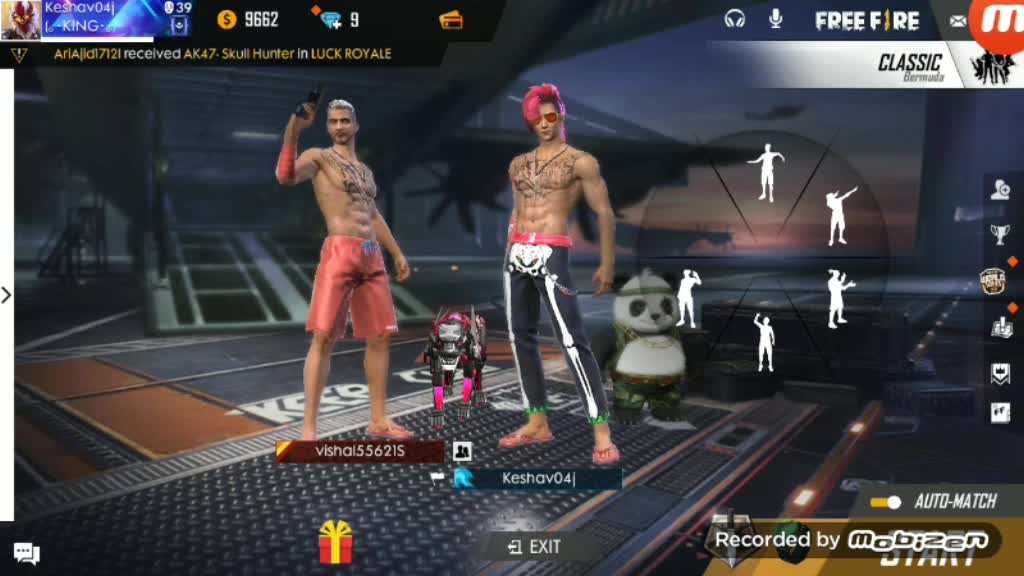Screen dimensions: 1024x576
Task: Open the add friend icon
Action: [1000, 190]
